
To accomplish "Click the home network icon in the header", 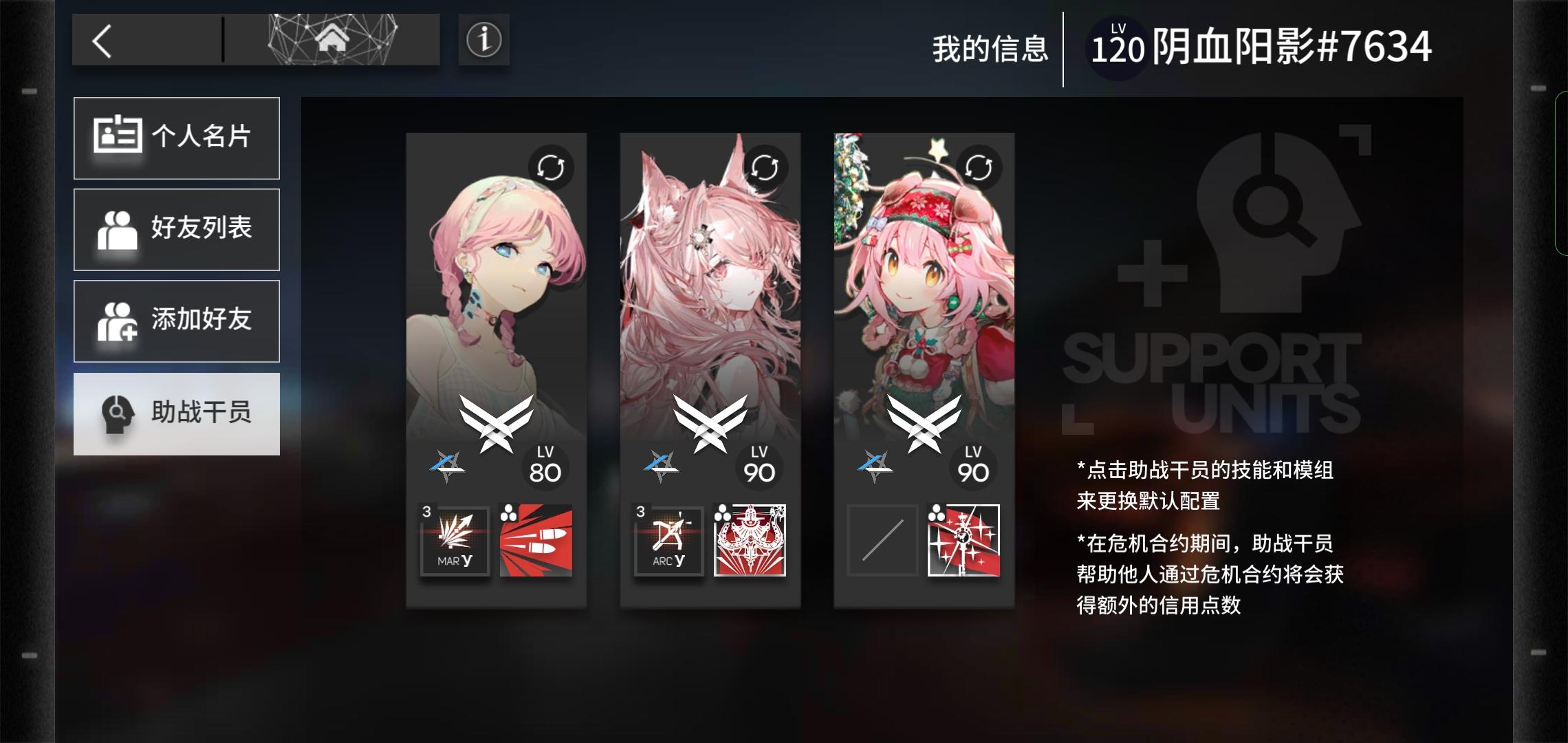I will point(333,39).
